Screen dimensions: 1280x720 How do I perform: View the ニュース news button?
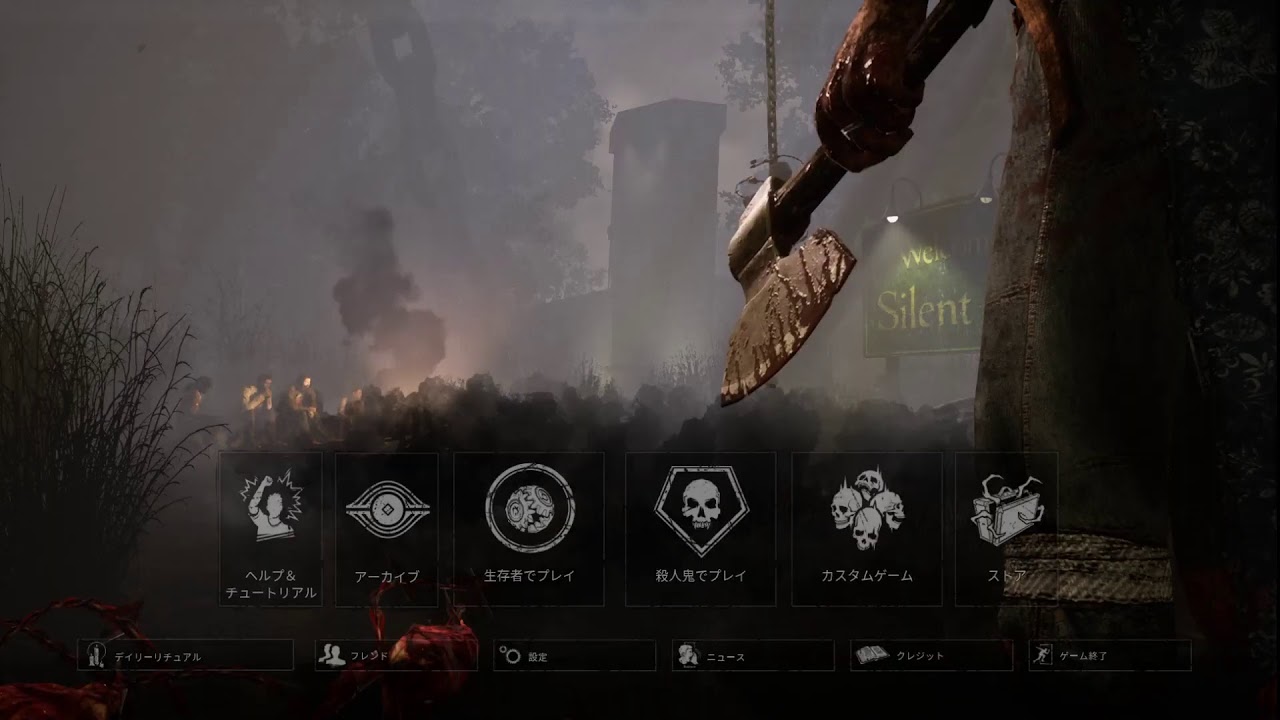(x=753, y=655)
